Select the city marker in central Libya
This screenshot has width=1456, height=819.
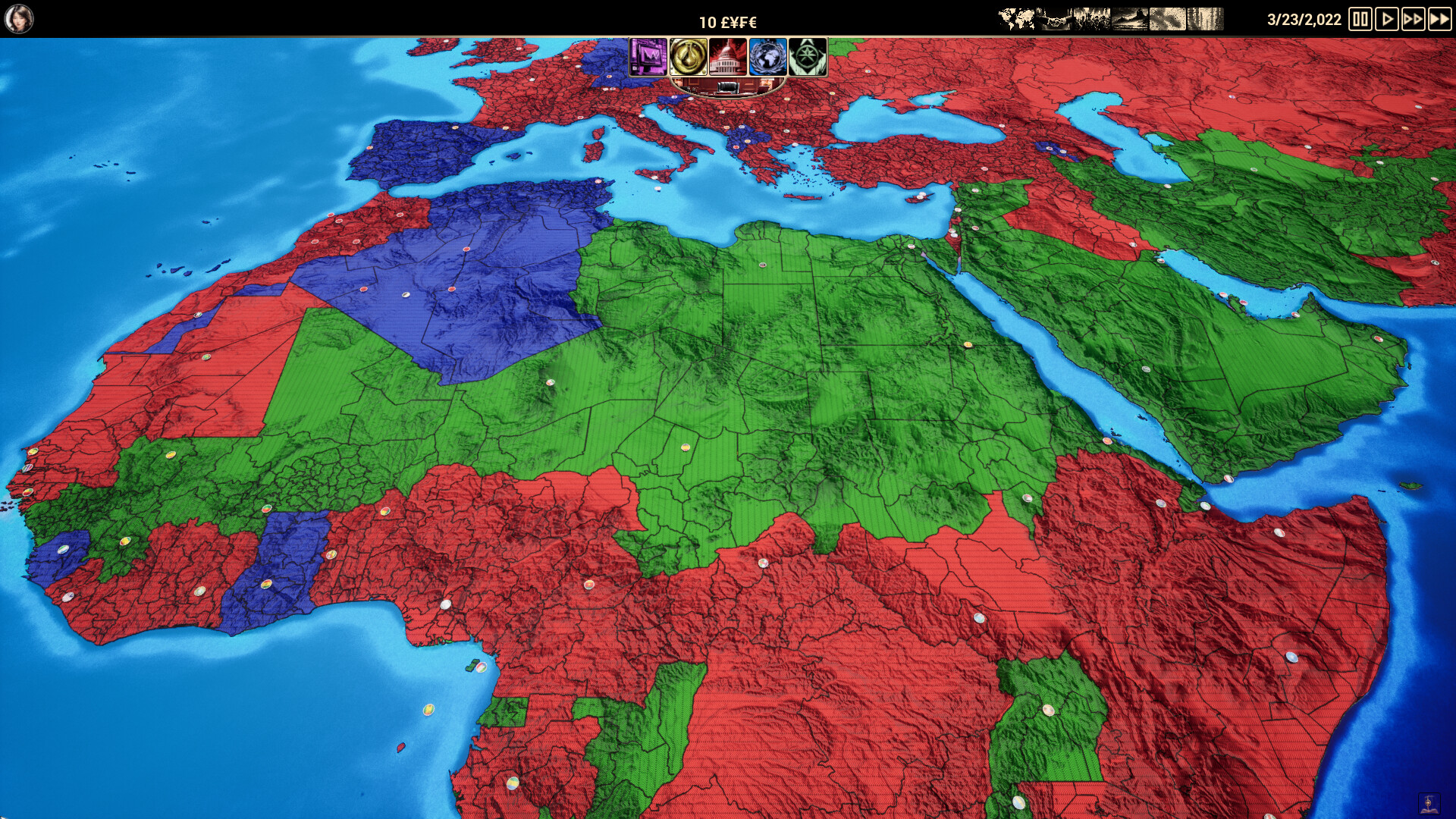coord(762,266)
